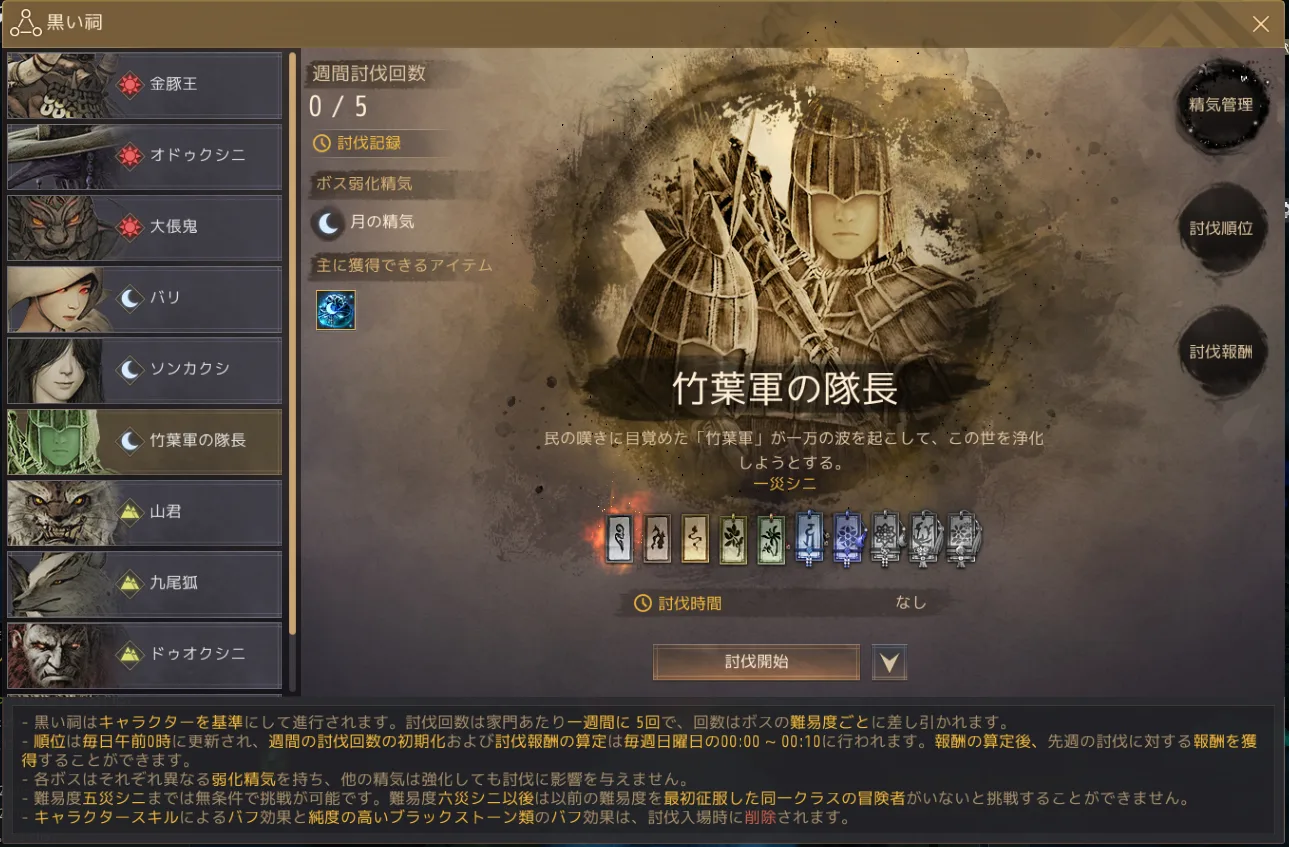The width and height of the screenshot is (1289, 847).
Task: Expand the arrow next to 討伐開始
Action: (888, 661)
